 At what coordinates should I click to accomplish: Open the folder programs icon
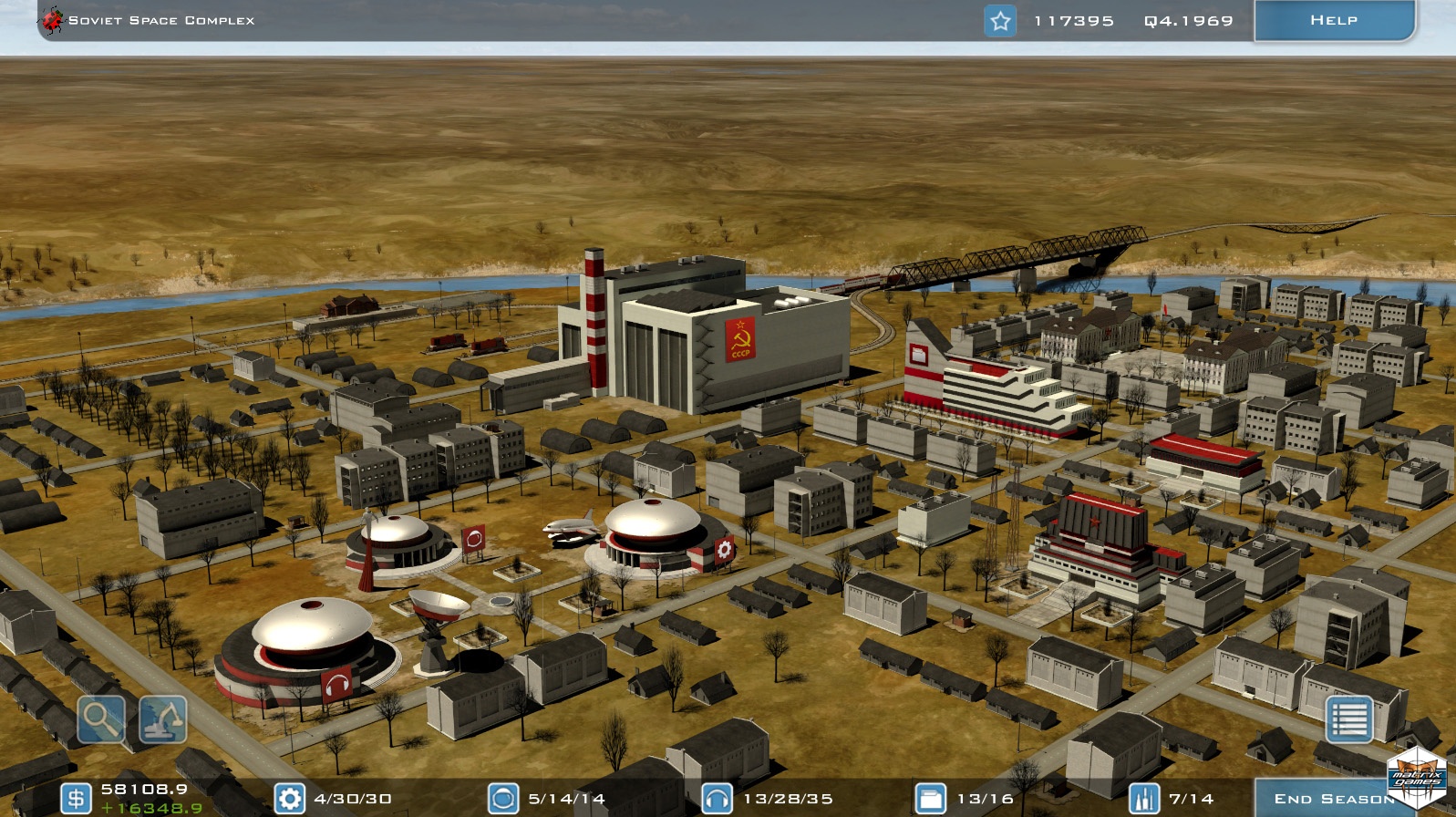click(930, 799)
